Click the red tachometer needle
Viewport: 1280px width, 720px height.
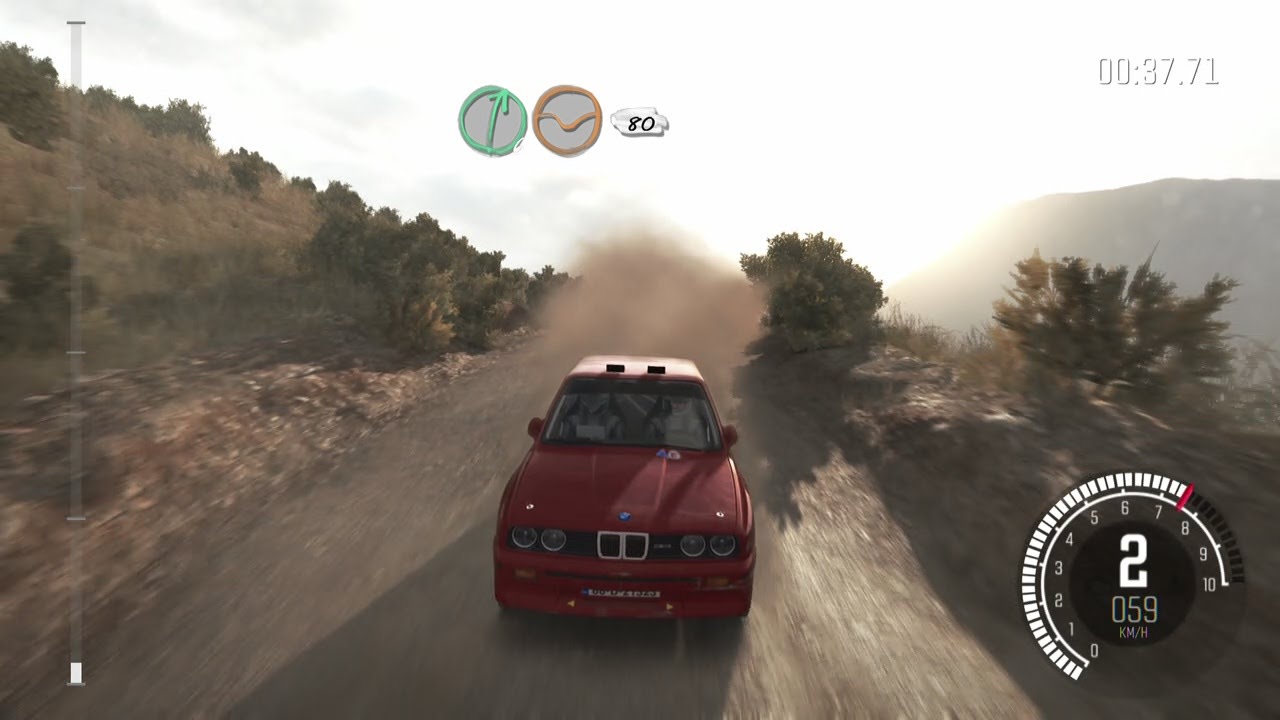[x=1185, y=496]
